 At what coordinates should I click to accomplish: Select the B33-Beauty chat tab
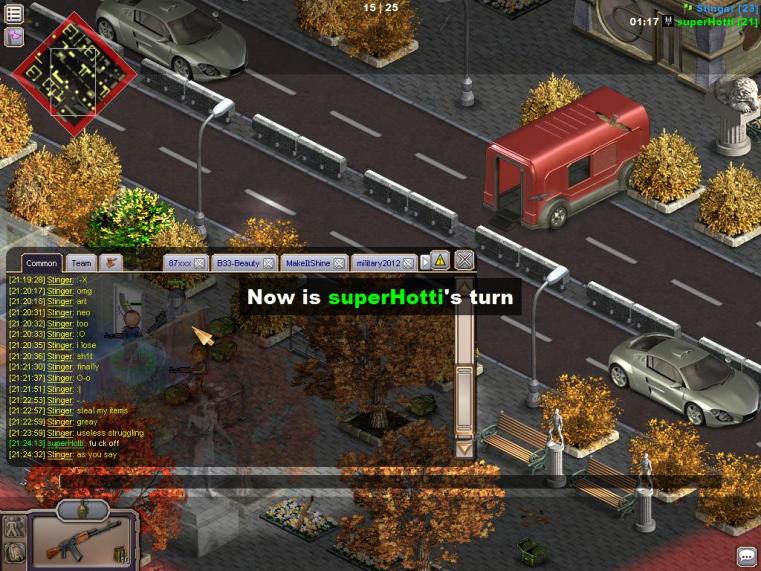tap(238, 263)
